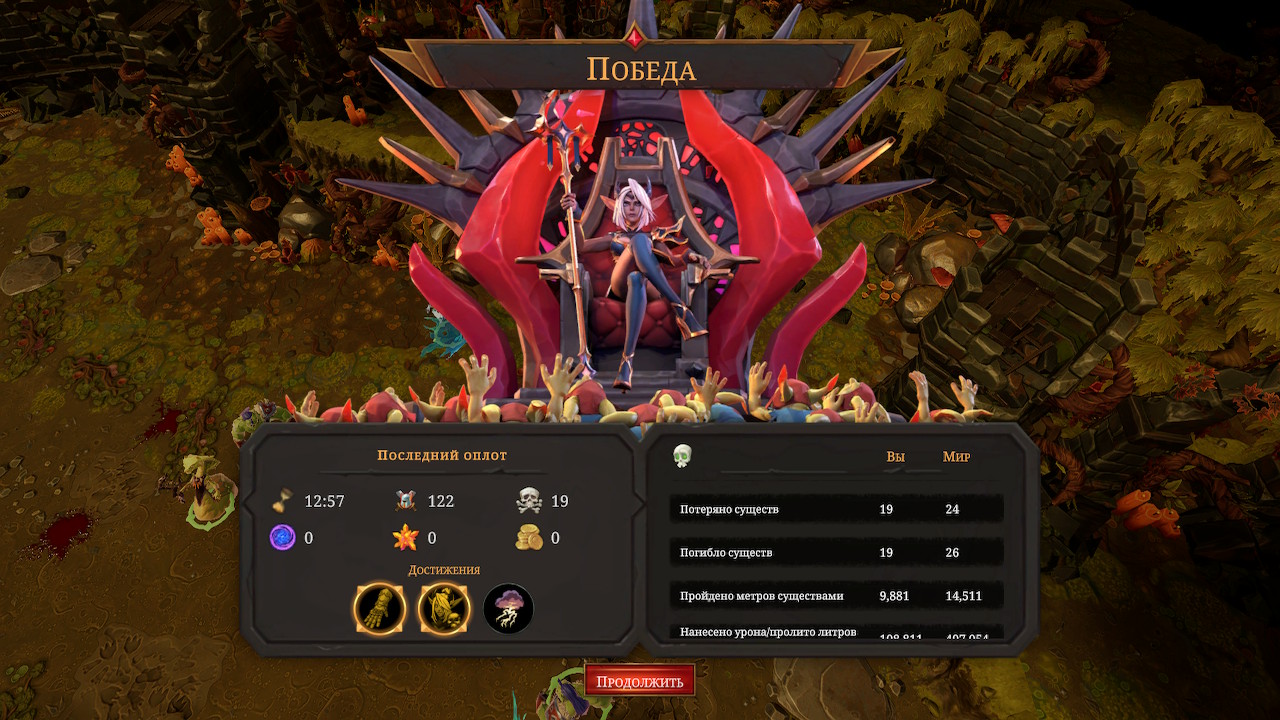The image size is (1280, 720).
Task: Open the skull statistics tab
Action: coord(682,456)
